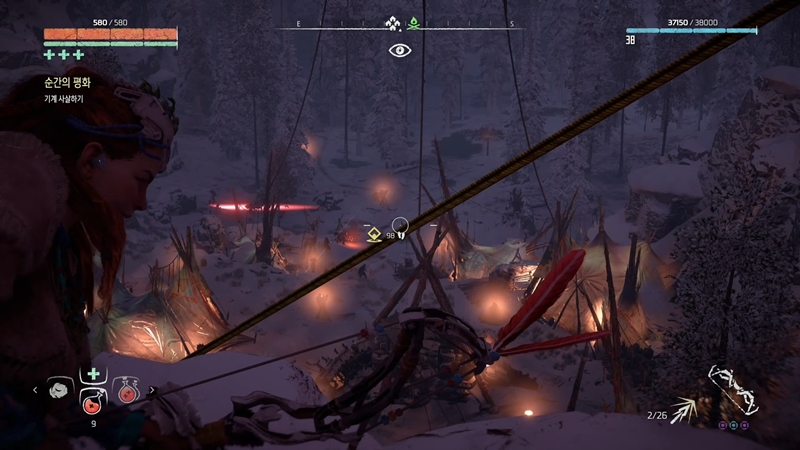Choose the double red potion slot

(127, 390)
